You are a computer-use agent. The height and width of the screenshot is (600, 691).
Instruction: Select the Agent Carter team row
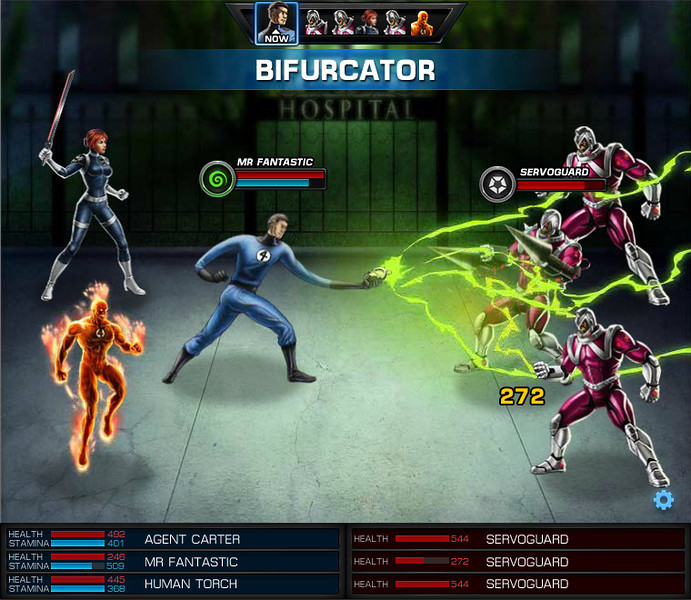point(172,539)
